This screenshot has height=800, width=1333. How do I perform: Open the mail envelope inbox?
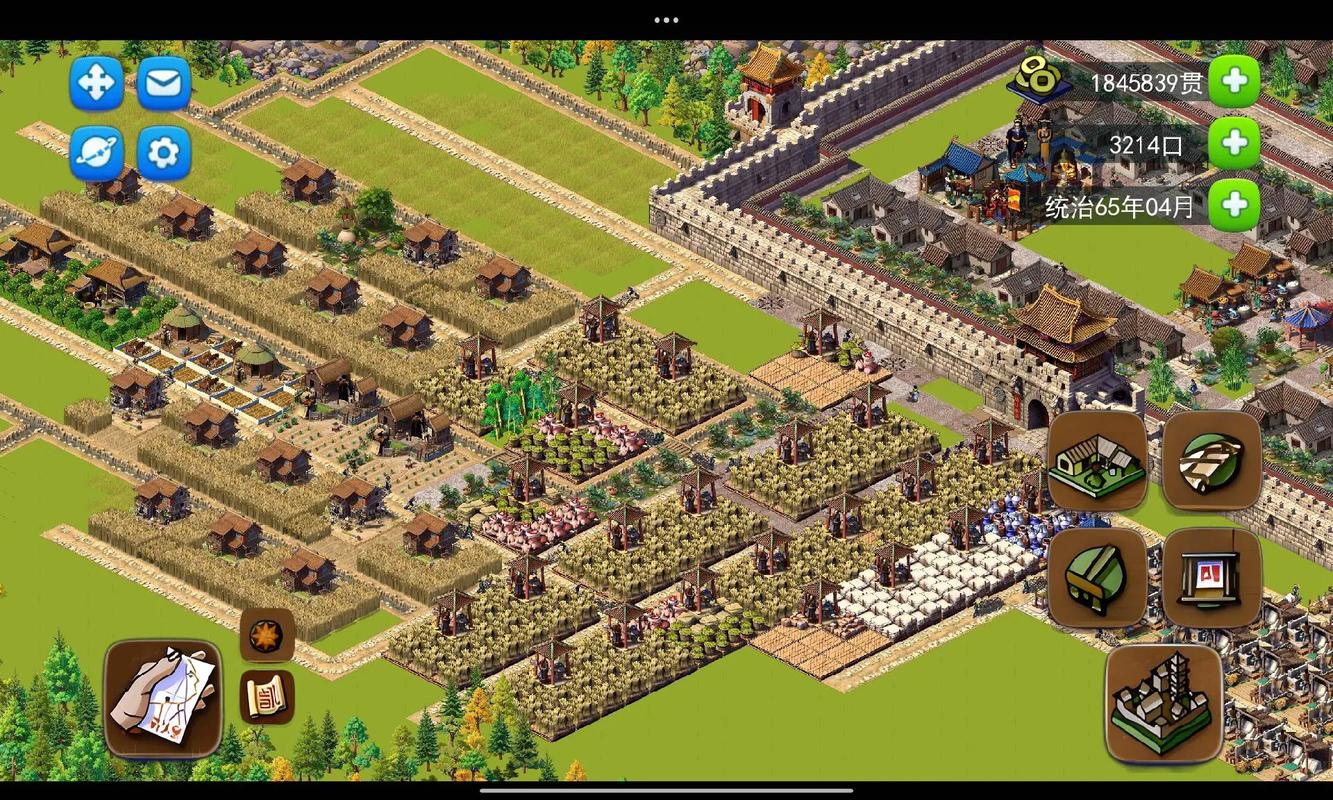(x=164, y=82)
